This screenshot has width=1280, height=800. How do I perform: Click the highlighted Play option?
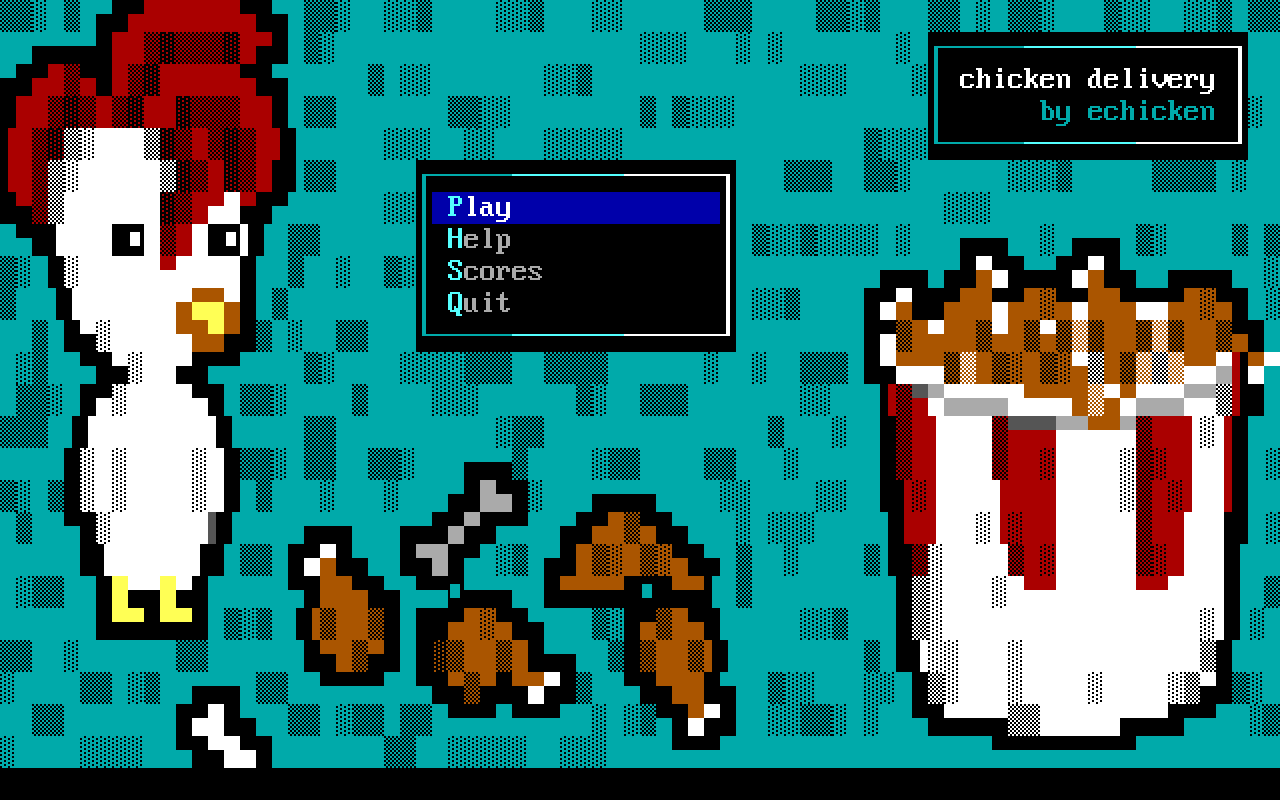(x=480, y=207)
